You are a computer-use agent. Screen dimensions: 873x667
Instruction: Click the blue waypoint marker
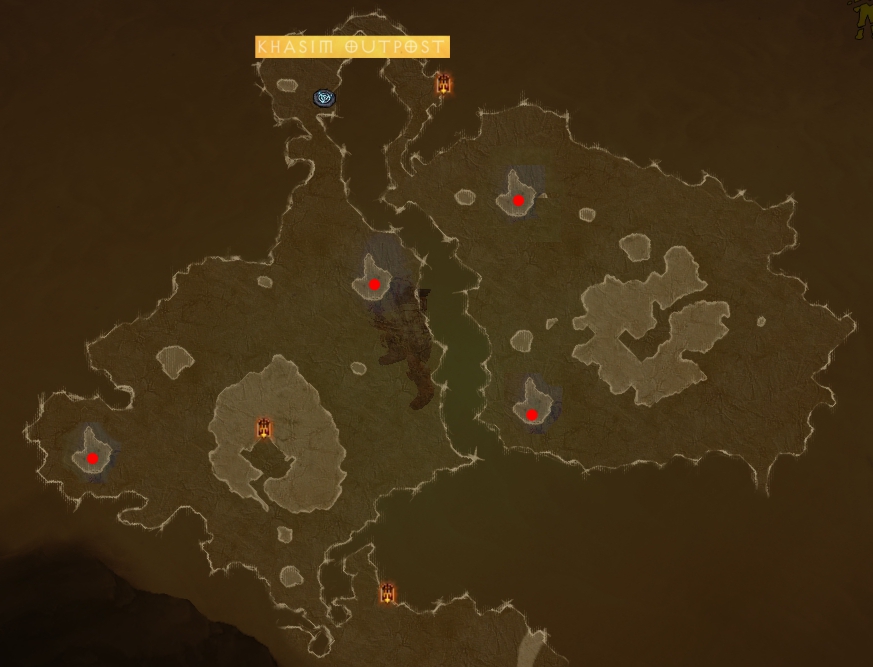tap(324, 97)
